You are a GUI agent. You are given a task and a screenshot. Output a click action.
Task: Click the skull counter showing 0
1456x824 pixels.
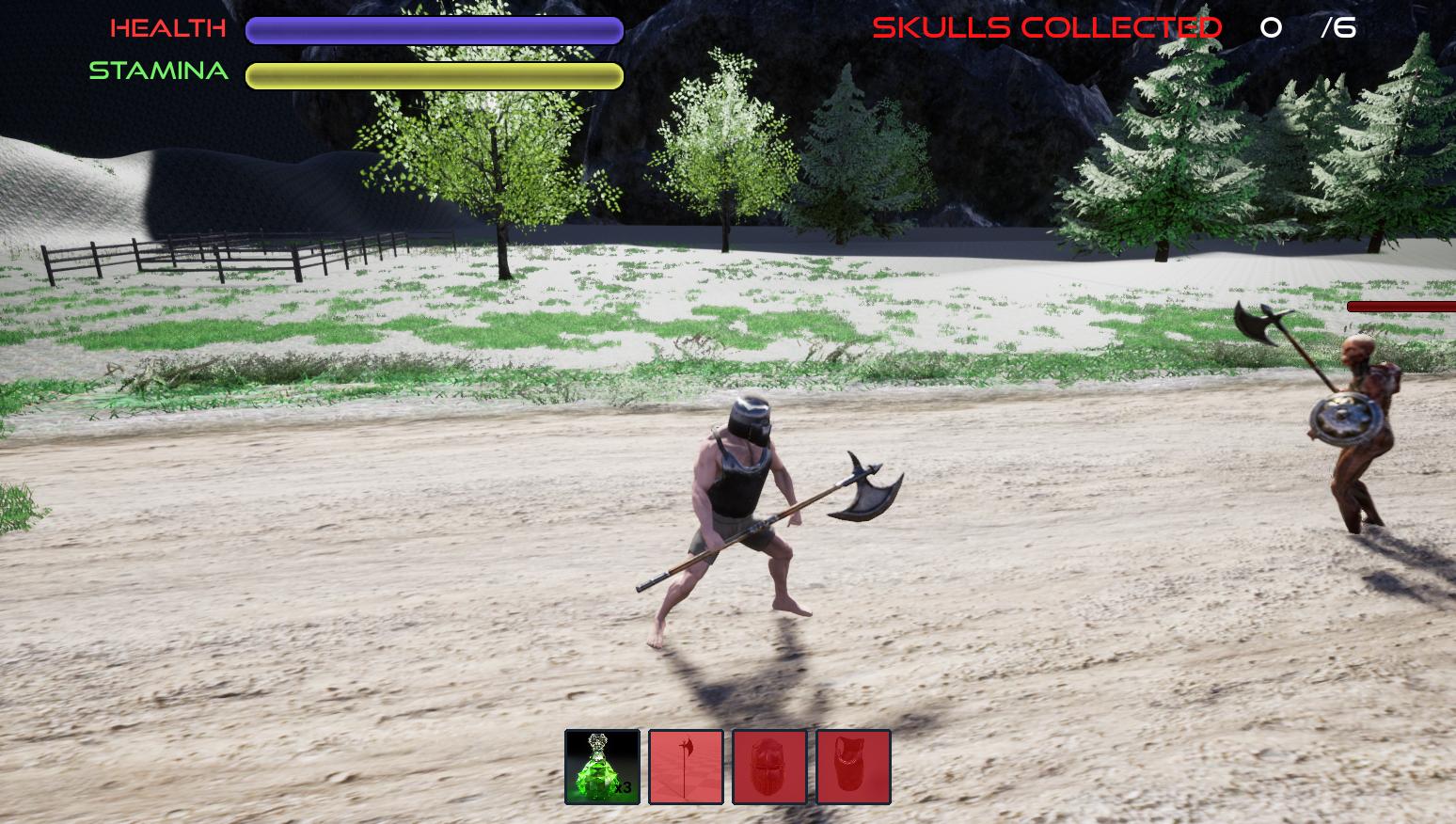point(1272,28)
